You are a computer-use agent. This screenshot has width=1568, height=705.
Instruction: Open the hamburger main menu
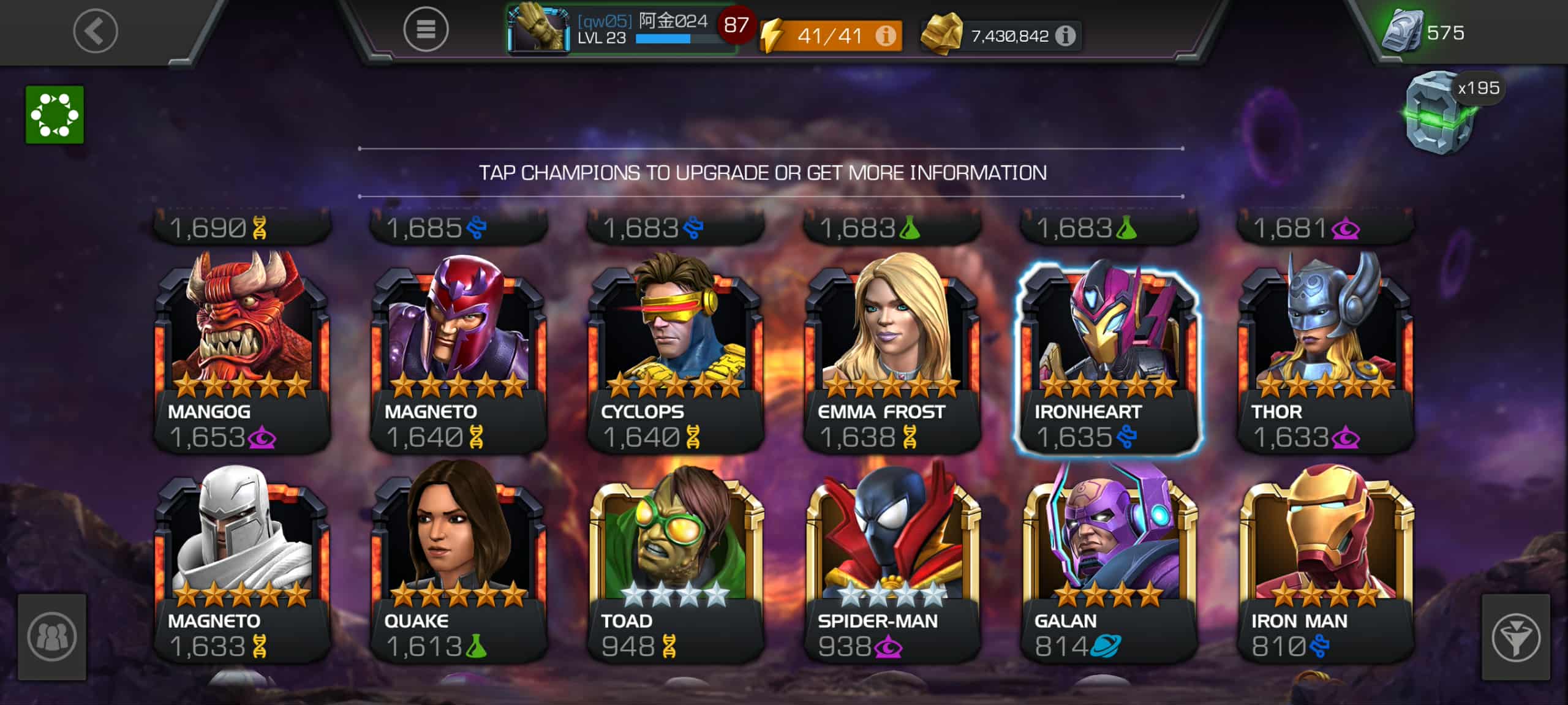point(426,29)
